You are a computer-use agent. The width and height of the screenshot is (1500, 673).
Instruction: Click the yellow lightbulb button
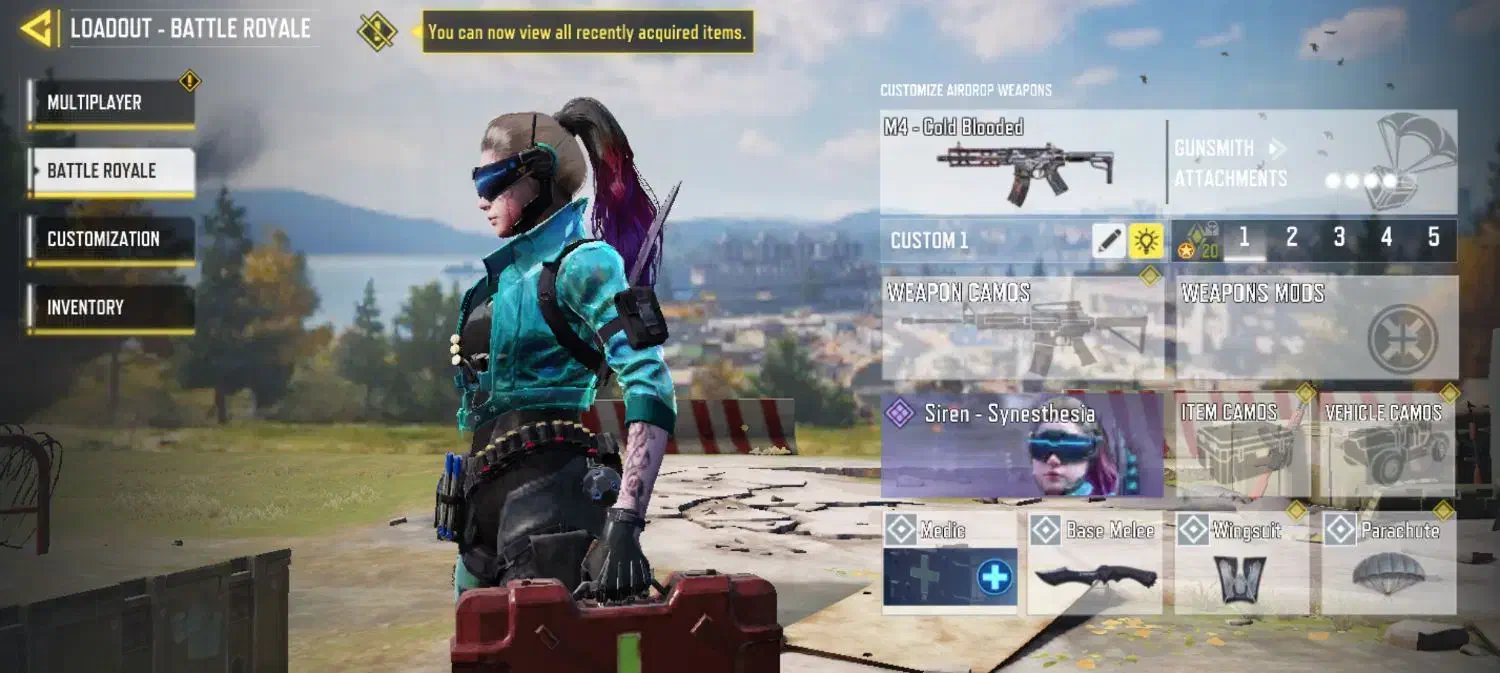tap(1146, 240)
